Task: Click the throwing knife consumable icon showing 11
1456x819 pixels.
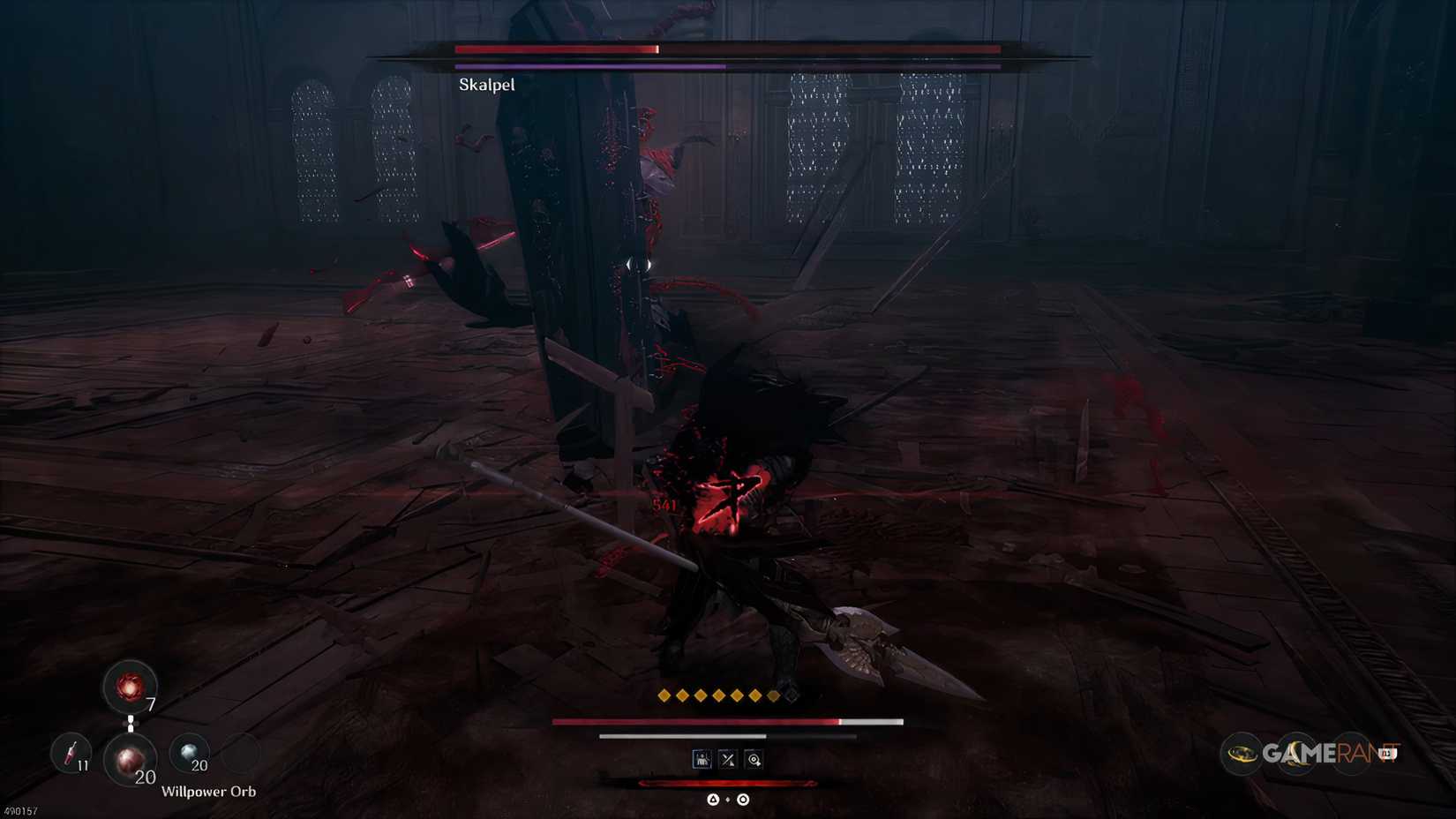Action: (x=72, y=753)
